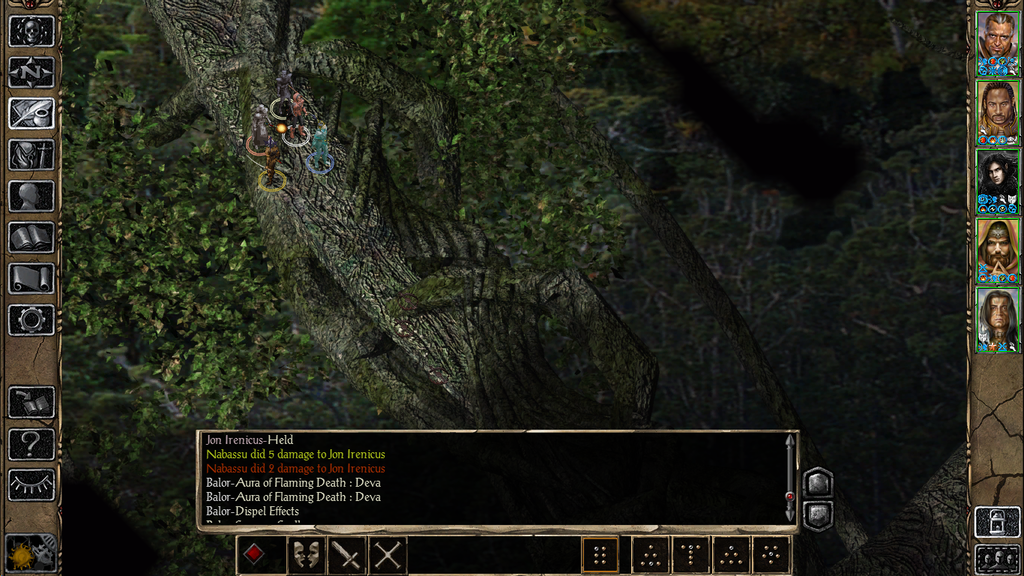Toggle the padlock button under the portraits
The width and height of the screenshot is (1024, 576).
pyautogui.click(x=997, y=520)
